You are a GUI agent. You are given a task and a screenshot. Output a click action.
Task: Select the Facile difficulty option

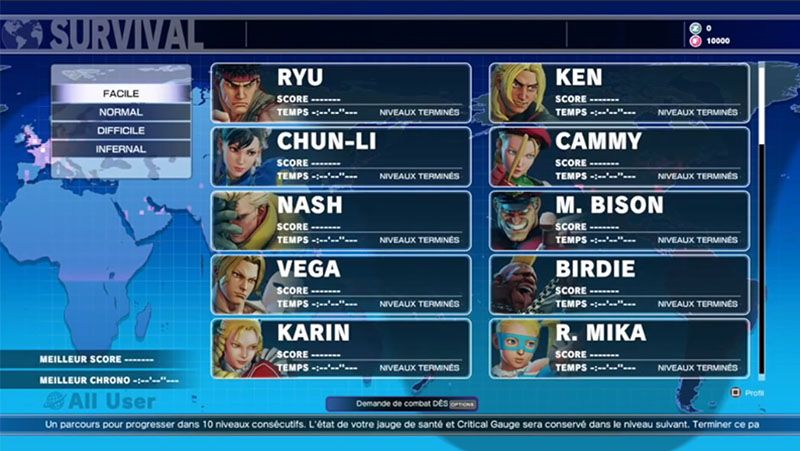click(121, 93)
